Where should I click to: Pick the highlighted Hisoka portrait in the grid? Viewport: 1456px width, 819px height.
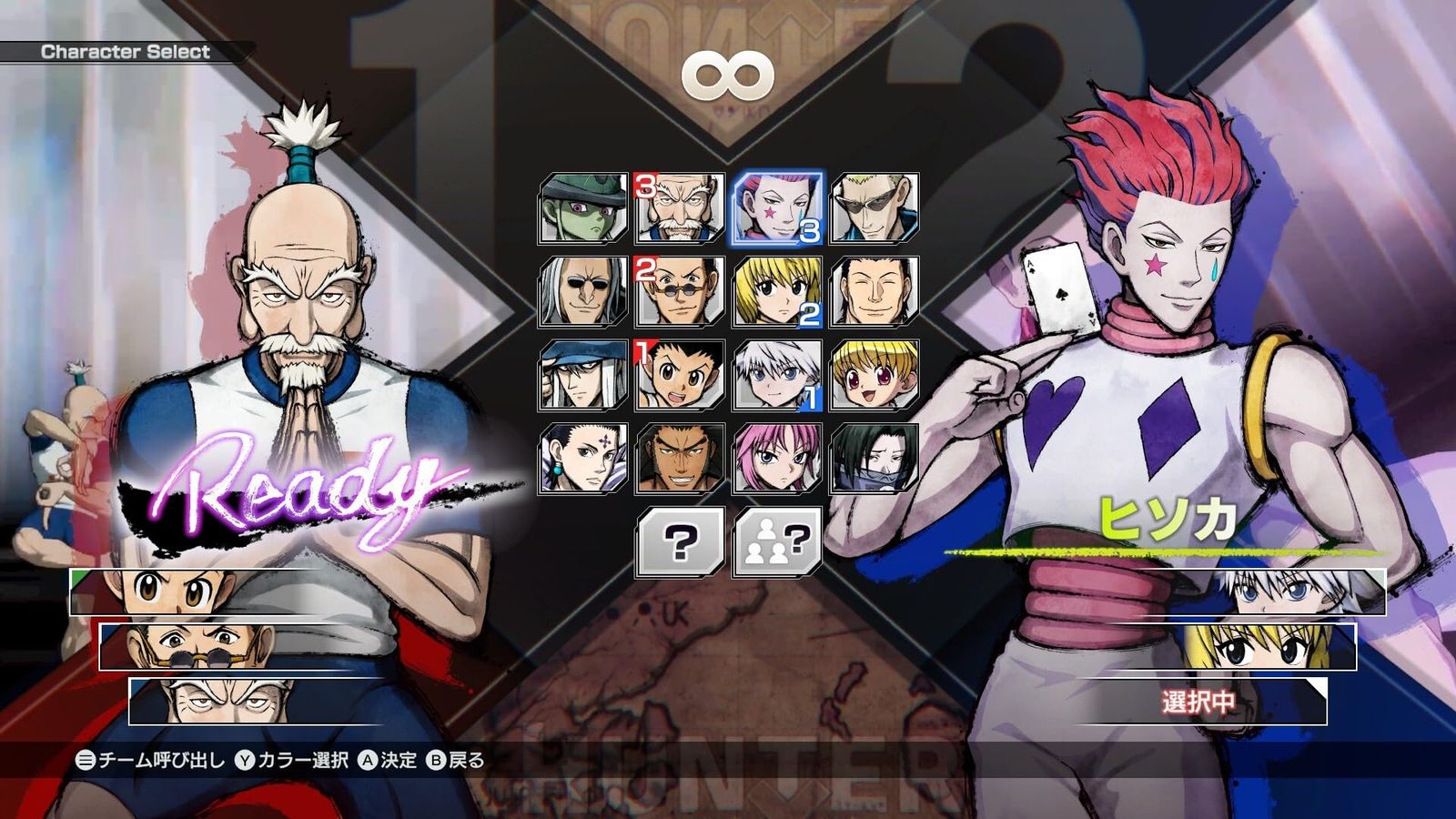[777, 208]
